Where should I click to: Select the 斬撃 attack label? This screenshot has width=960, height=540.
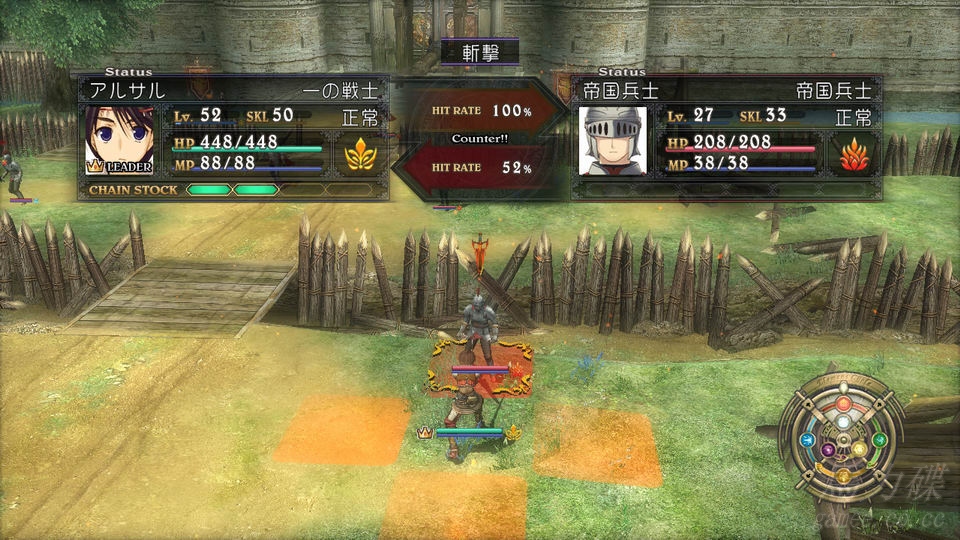478,53
